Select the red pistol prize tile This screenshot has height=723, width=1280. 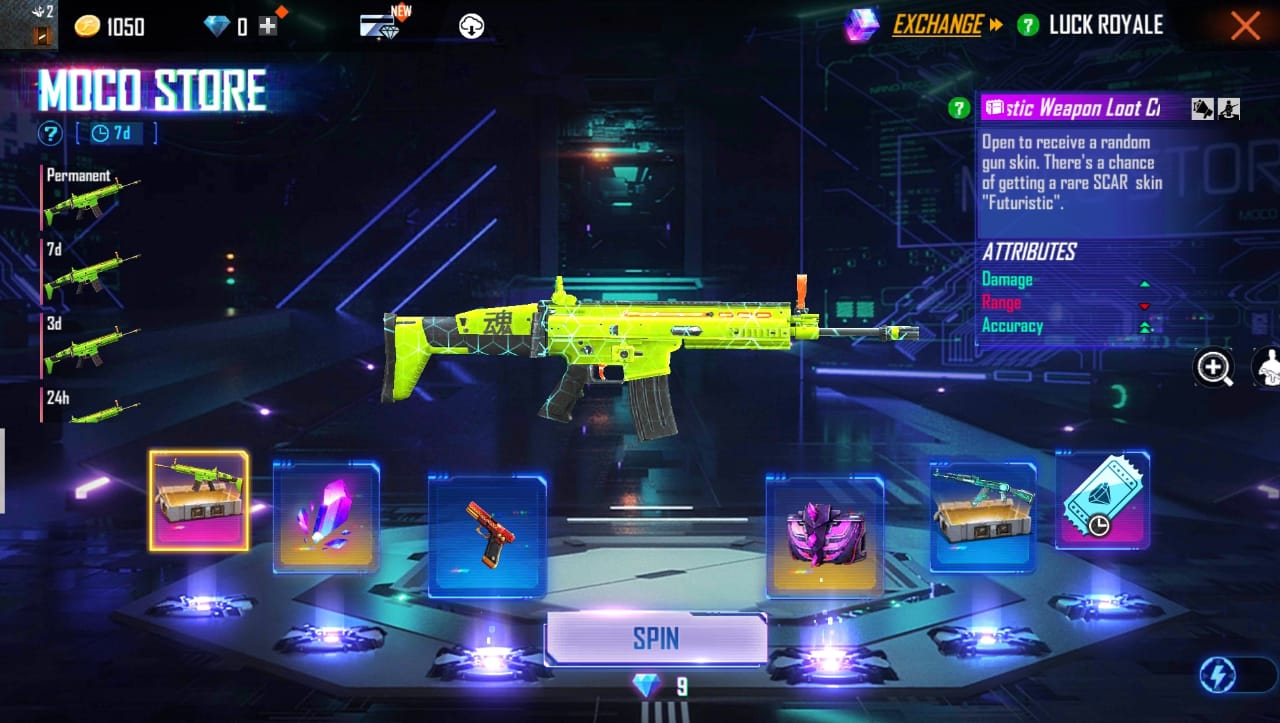487,535
